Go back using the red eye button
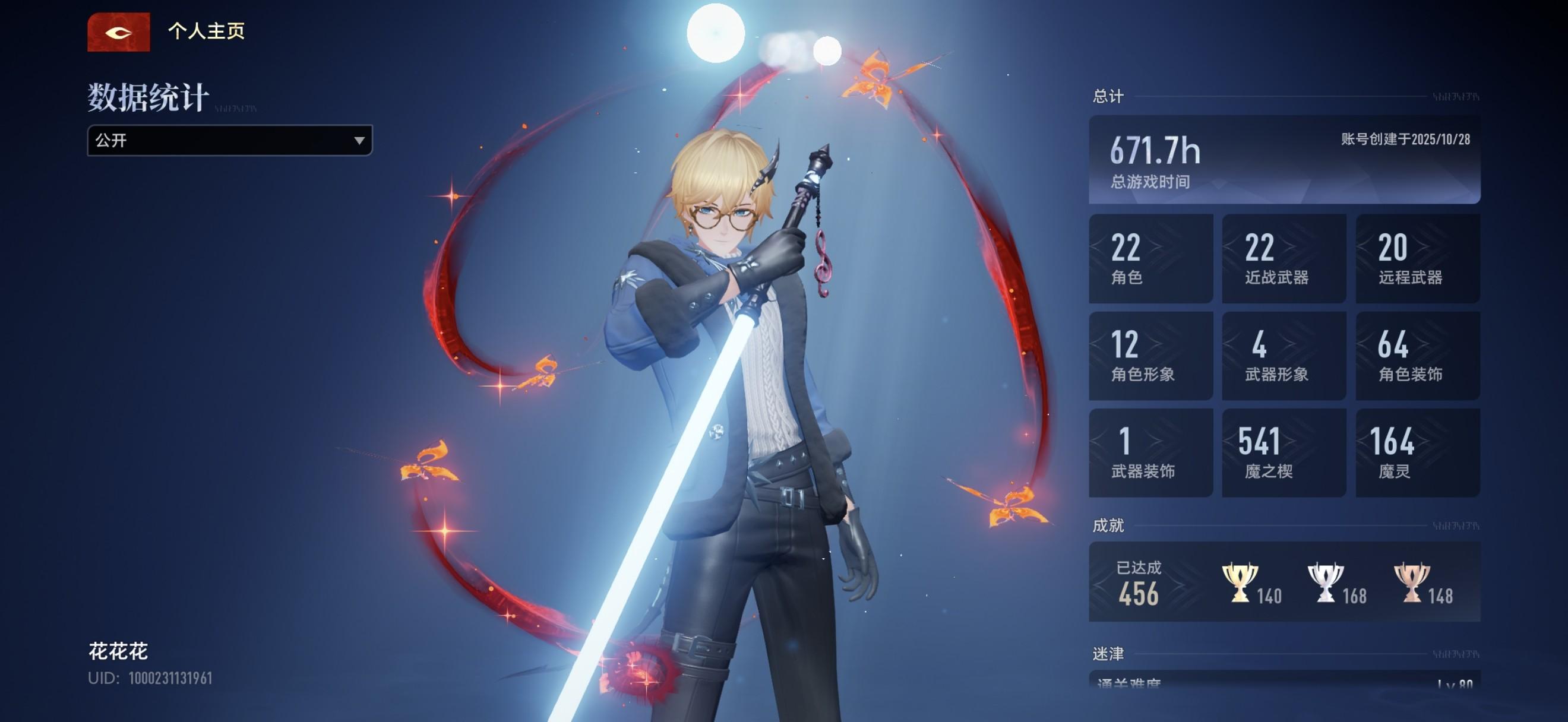Image resolution: width=1568 pixels, height=722 pixels. coord(118,32)
